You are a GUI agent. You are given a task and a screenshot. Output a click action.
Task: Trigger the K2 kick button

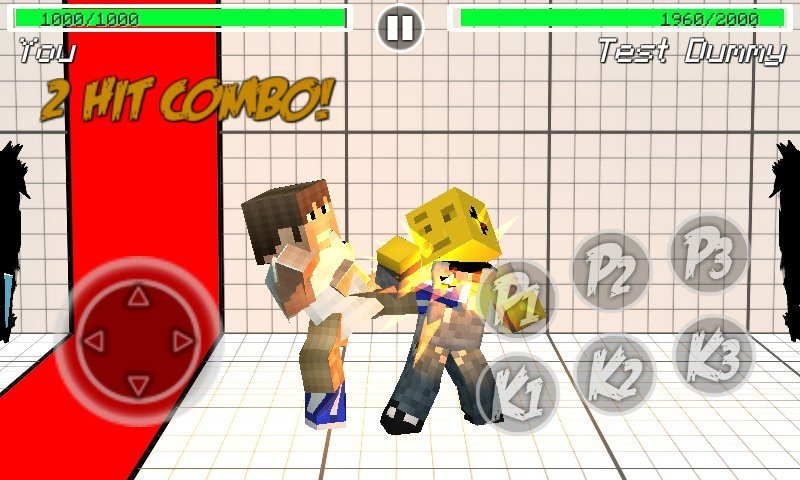tap(614, 374)
